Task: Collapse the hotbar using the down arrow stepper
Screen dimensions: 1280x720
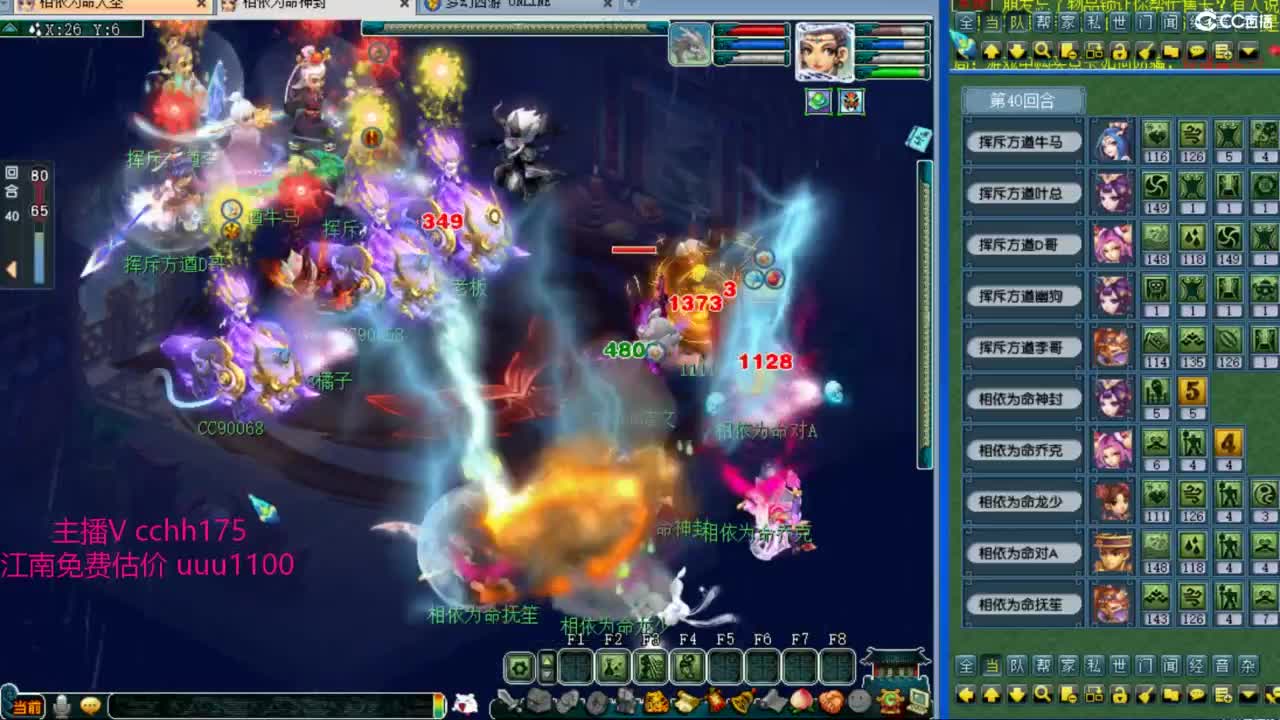Action: point(547,676)
